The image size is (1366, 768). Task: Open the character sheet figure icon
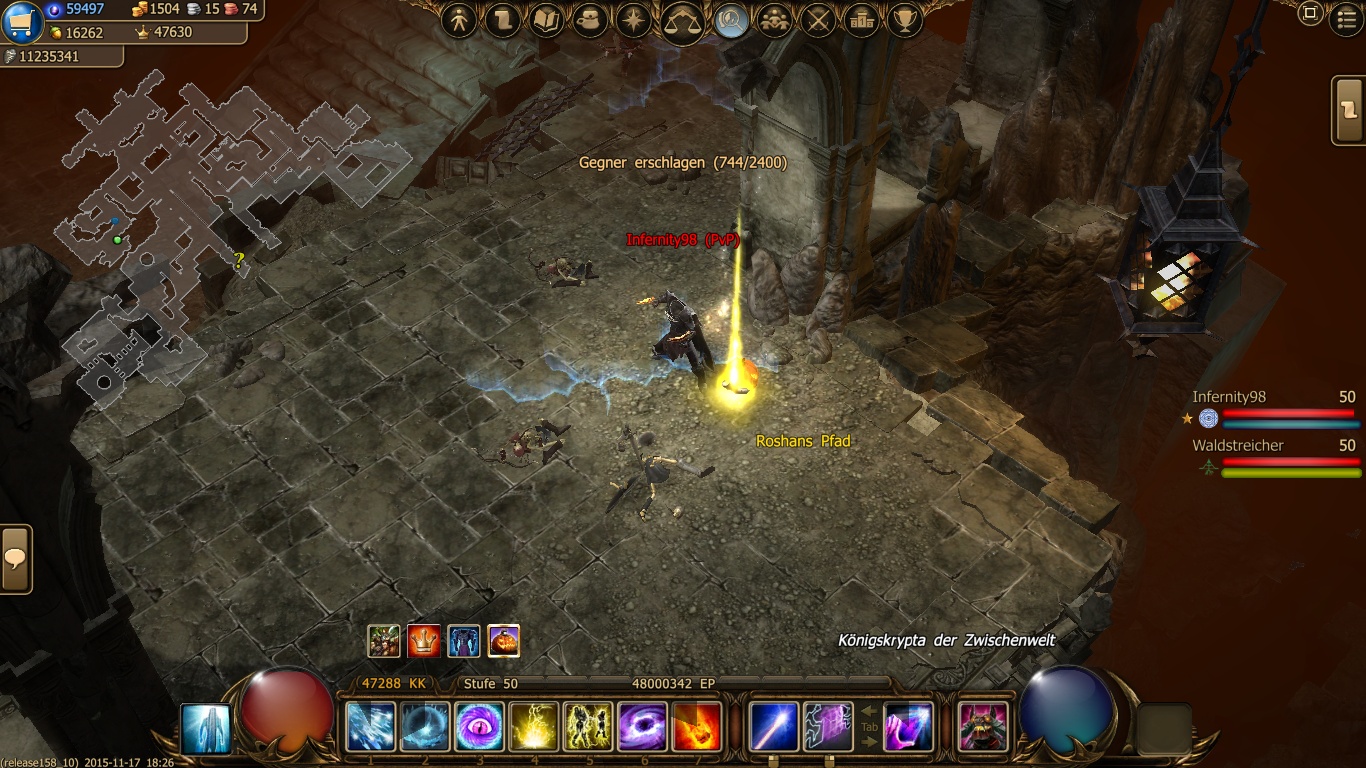[459, 20]
